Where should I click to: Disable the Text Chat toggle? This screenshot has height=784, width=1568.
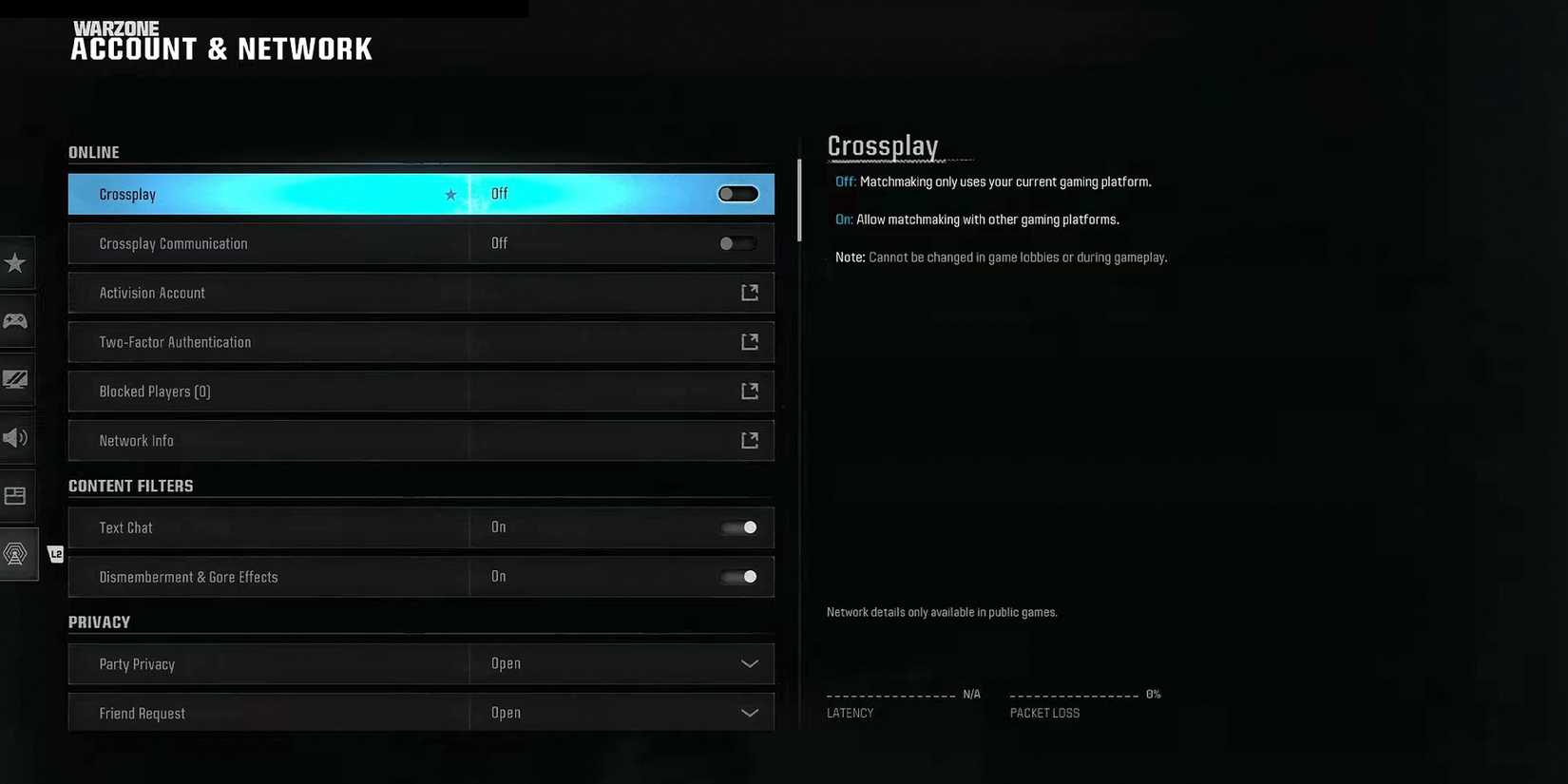click(738, 527)
